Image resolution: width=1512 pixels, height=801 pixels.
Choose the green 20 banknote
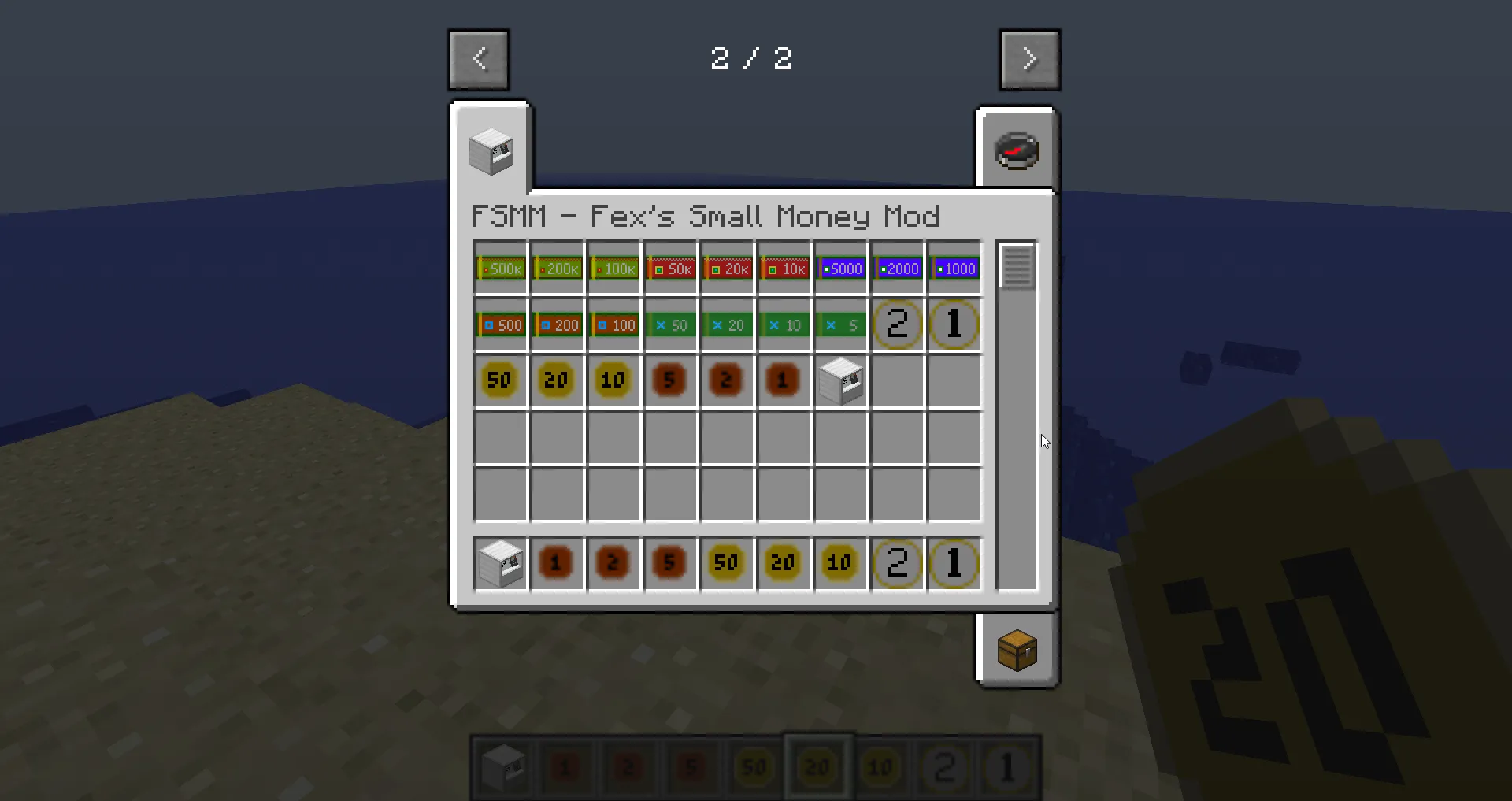click(x=727, y=324)
